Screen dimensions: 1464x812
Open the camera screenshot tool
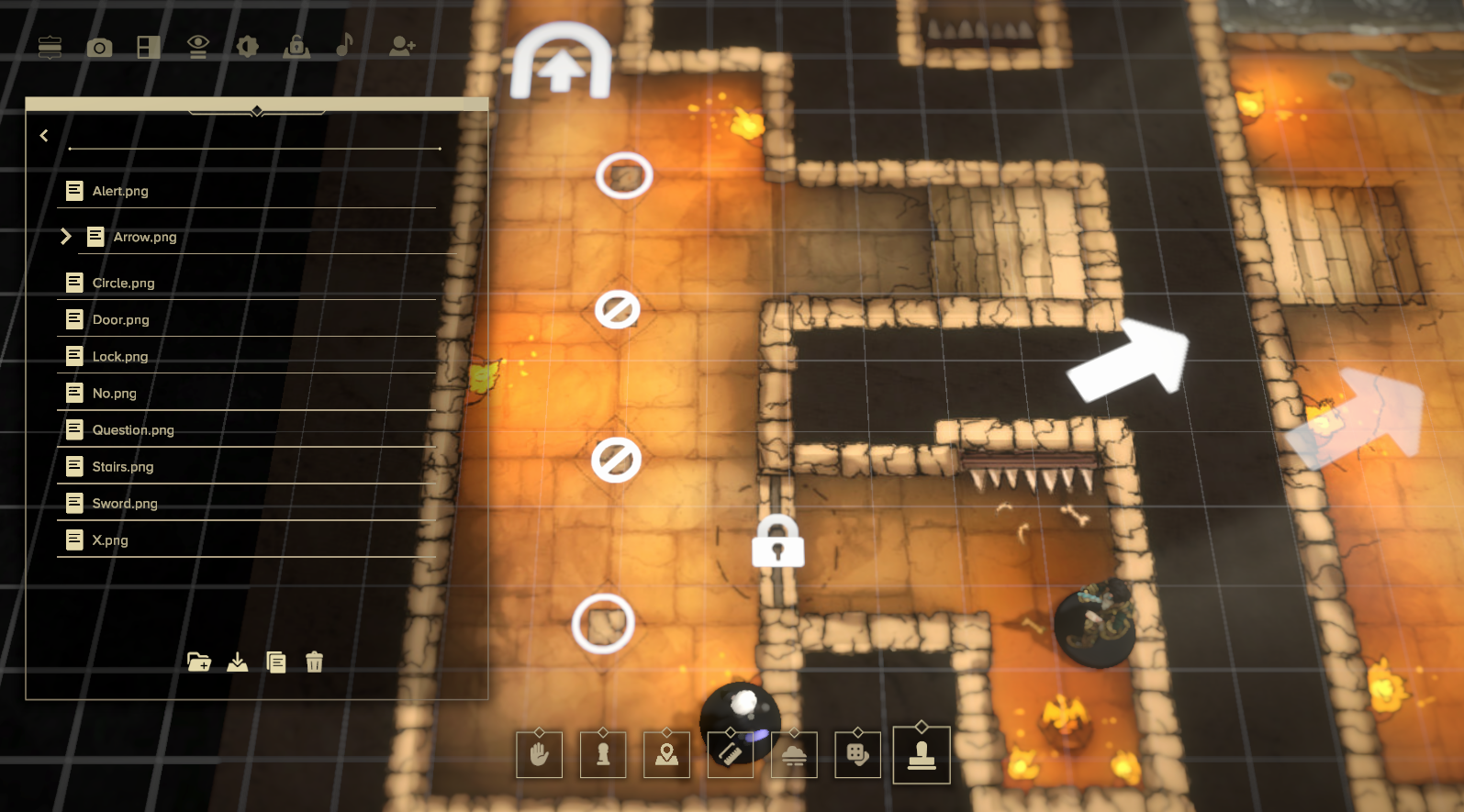pyautogui.click(x=99, y=47)
